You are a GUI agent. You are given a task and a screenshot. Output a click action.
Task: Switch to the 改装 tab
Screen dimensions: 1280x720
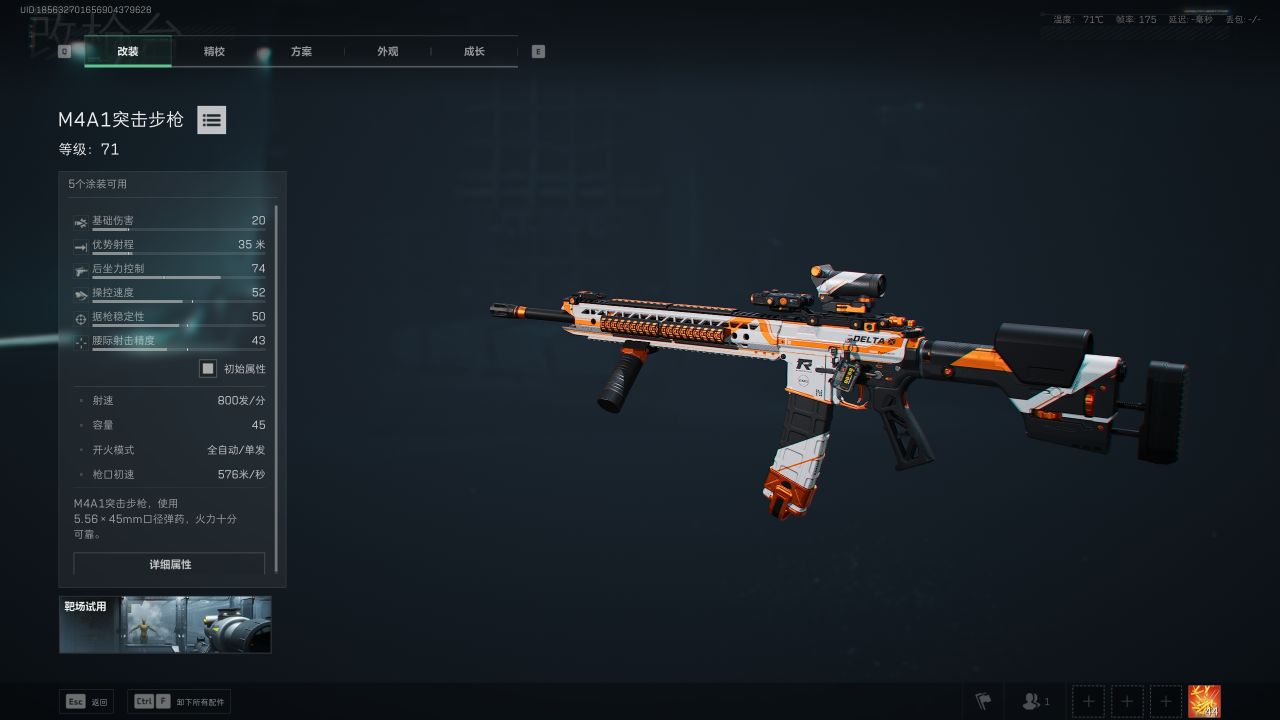point(128,51)
